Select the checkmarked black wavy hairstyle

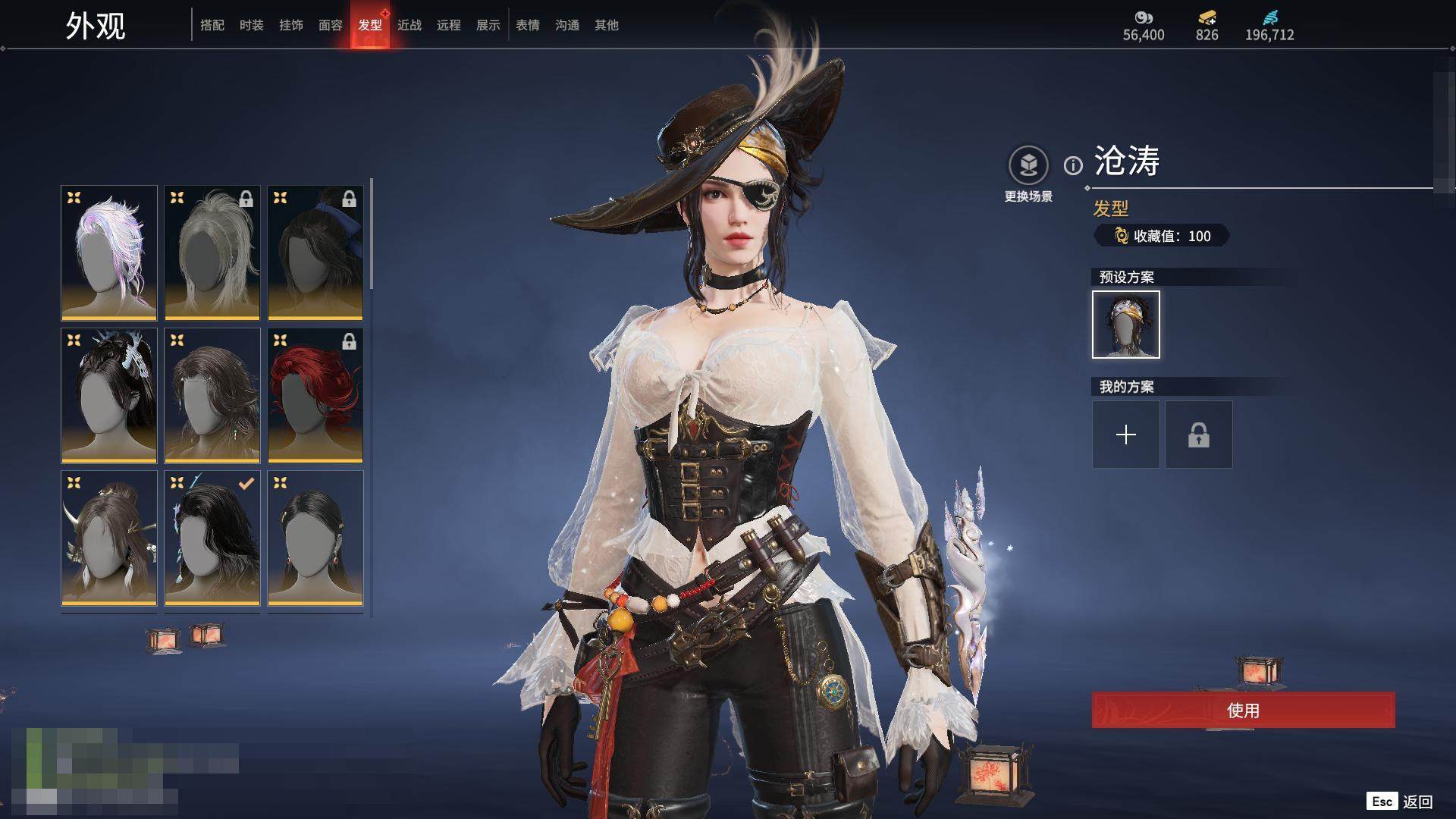(x=212, y=538)
